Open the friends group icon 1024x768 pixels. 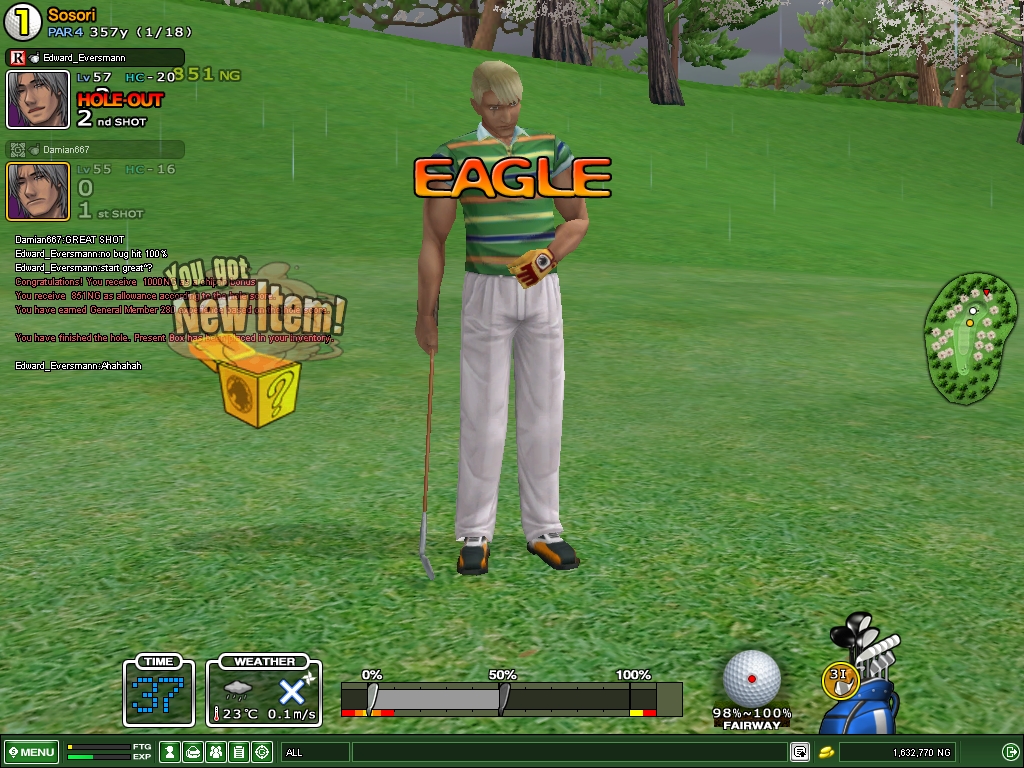[216, 752]
